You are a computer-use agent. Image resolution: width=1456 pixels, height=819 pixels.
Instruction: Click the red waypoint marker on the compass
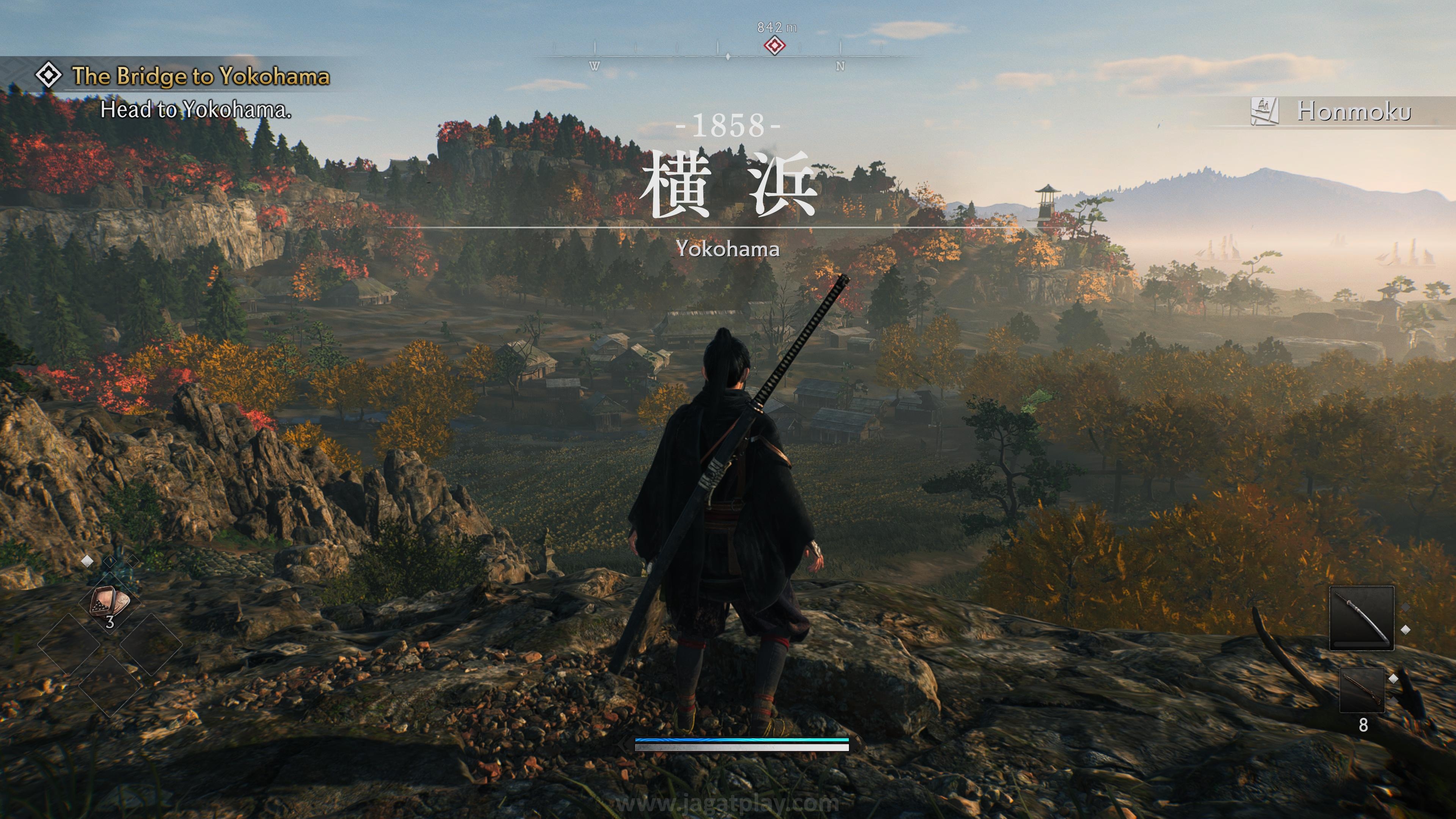775,46
